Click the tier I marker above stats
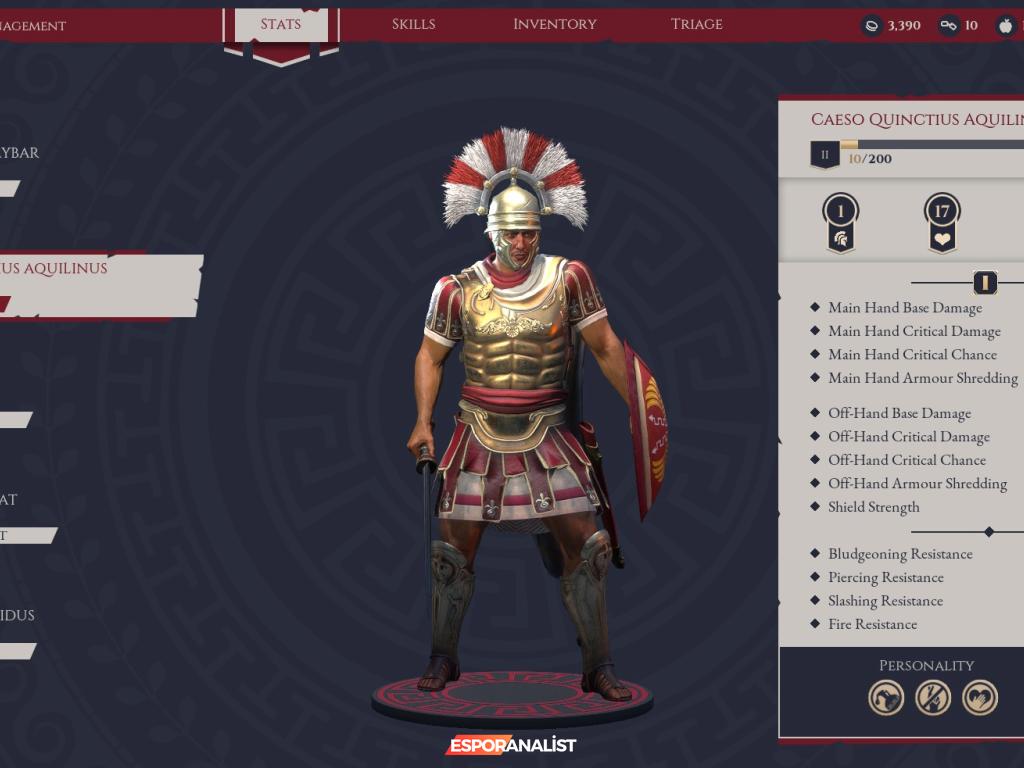Viewport: 1024px width, 768px height. [985, 283]
